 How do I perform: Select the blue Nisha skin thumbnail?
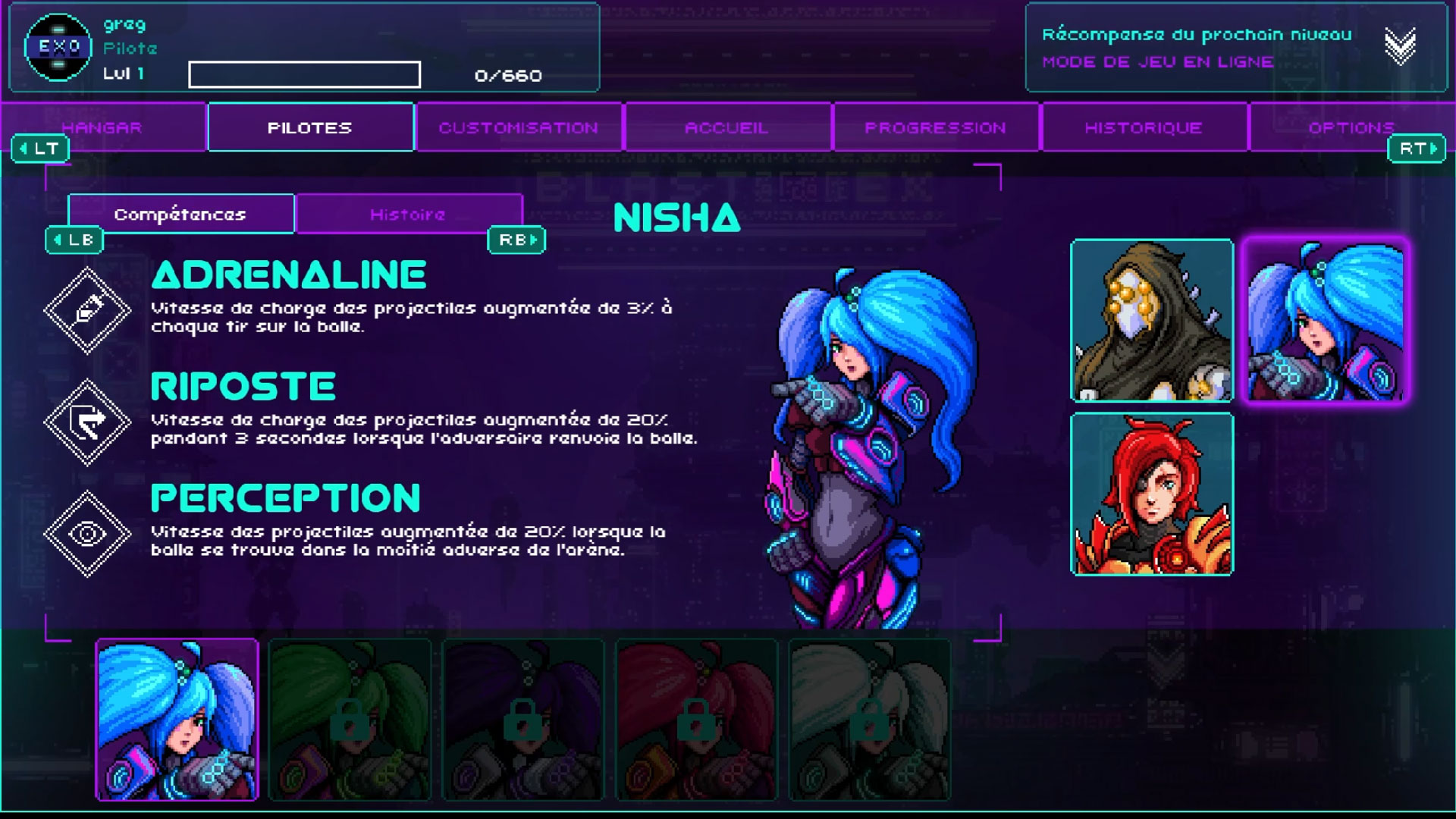pos(177,720)
